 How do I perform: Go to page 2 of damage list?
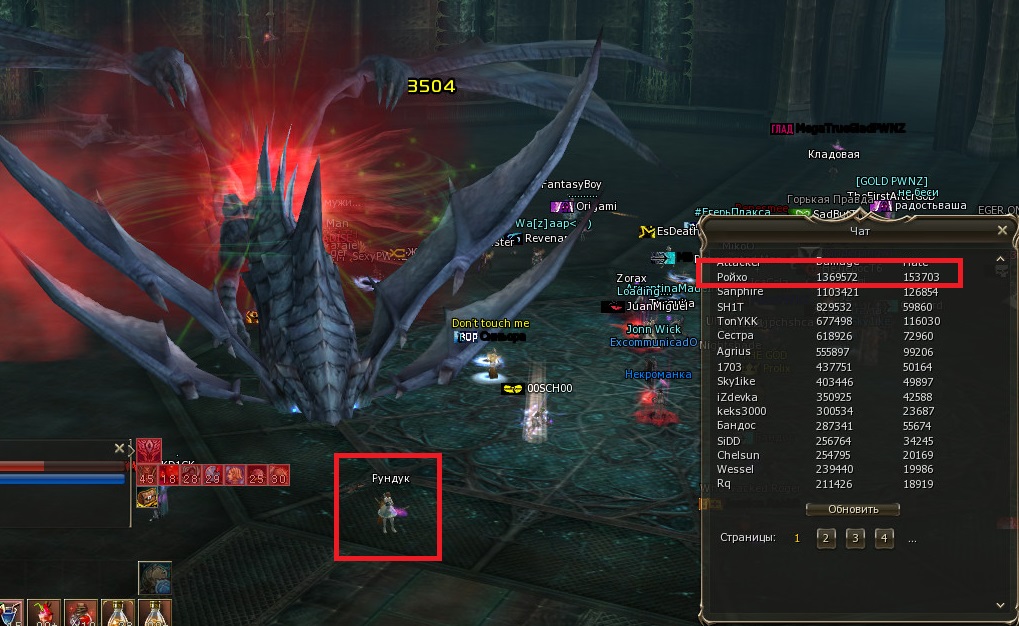coord(825,538)
